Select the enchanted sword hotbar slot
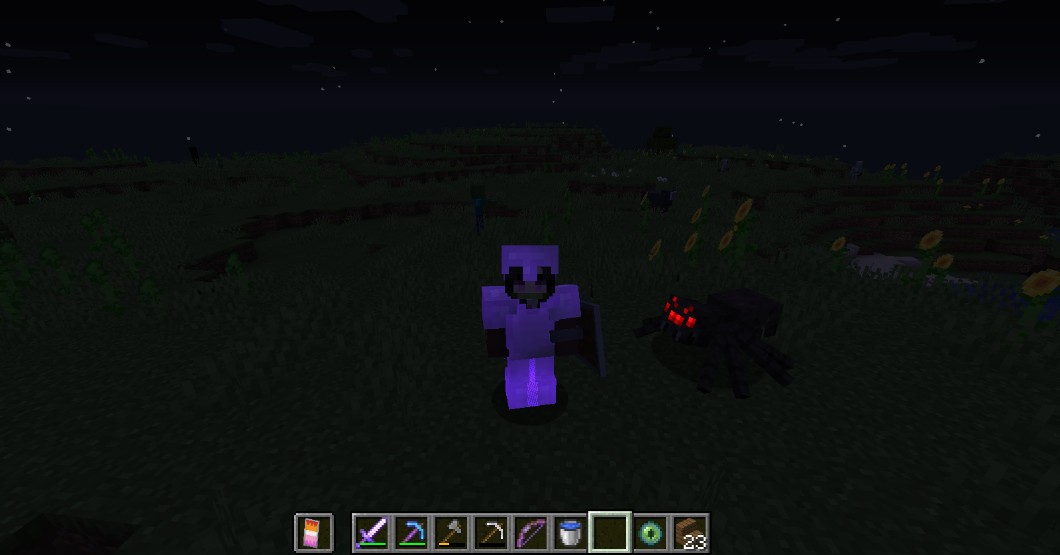 point(371,532)
